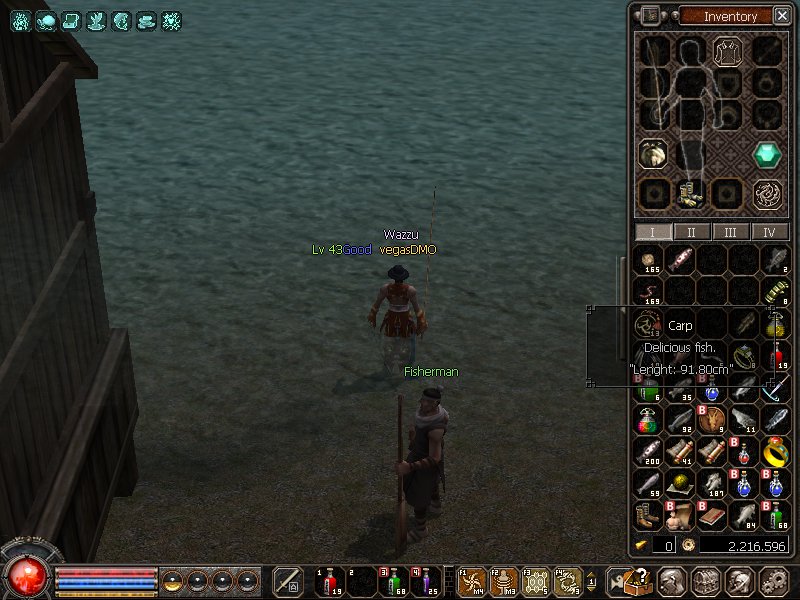The height and width of the screenshot is (600, 800).
Task: Select the equipped boots slot with coins
Action: [x=689, y=194]
